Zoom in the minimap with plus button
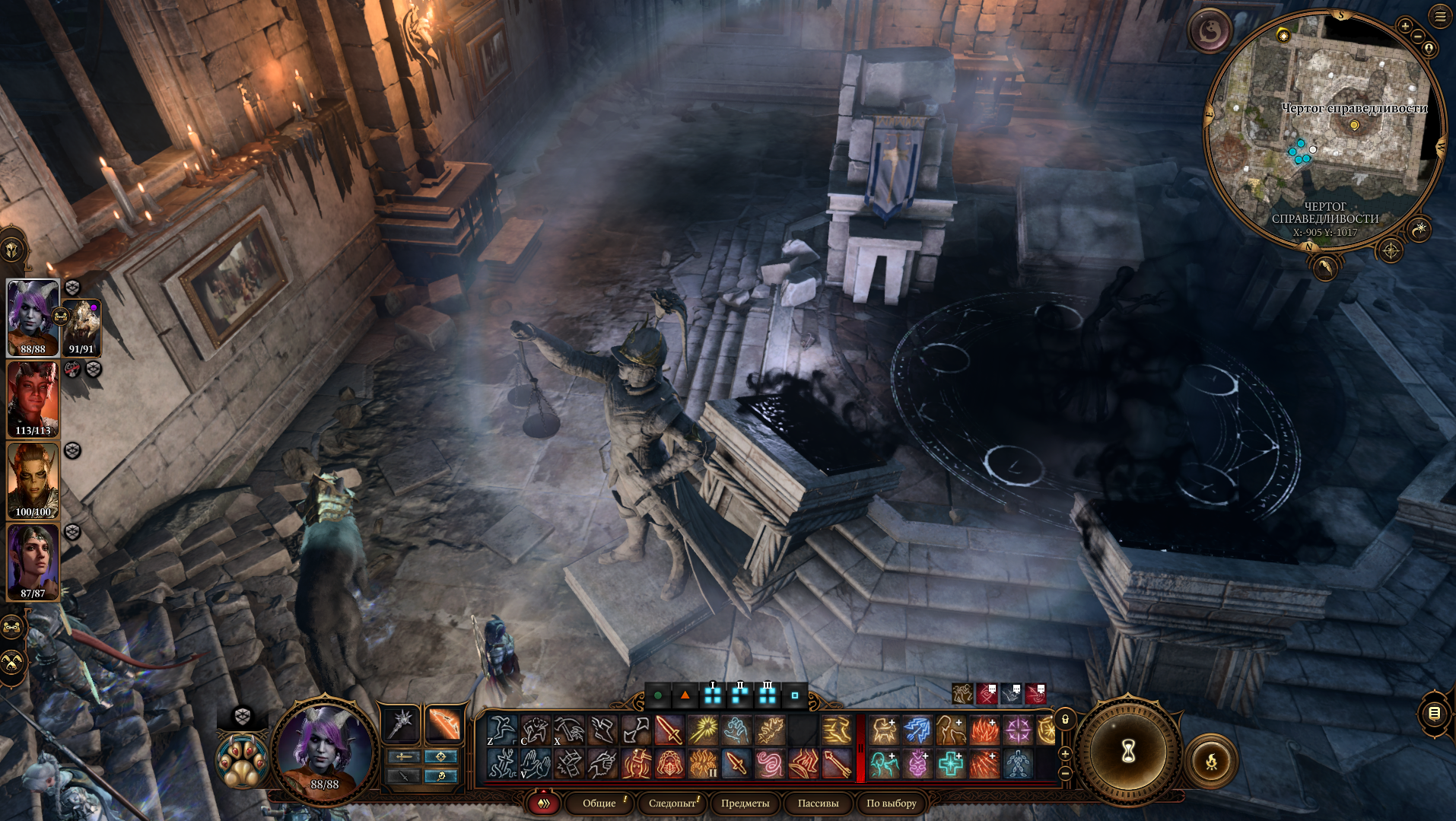The width and height of the screenshot is (1456, 821). point(1404,26)
